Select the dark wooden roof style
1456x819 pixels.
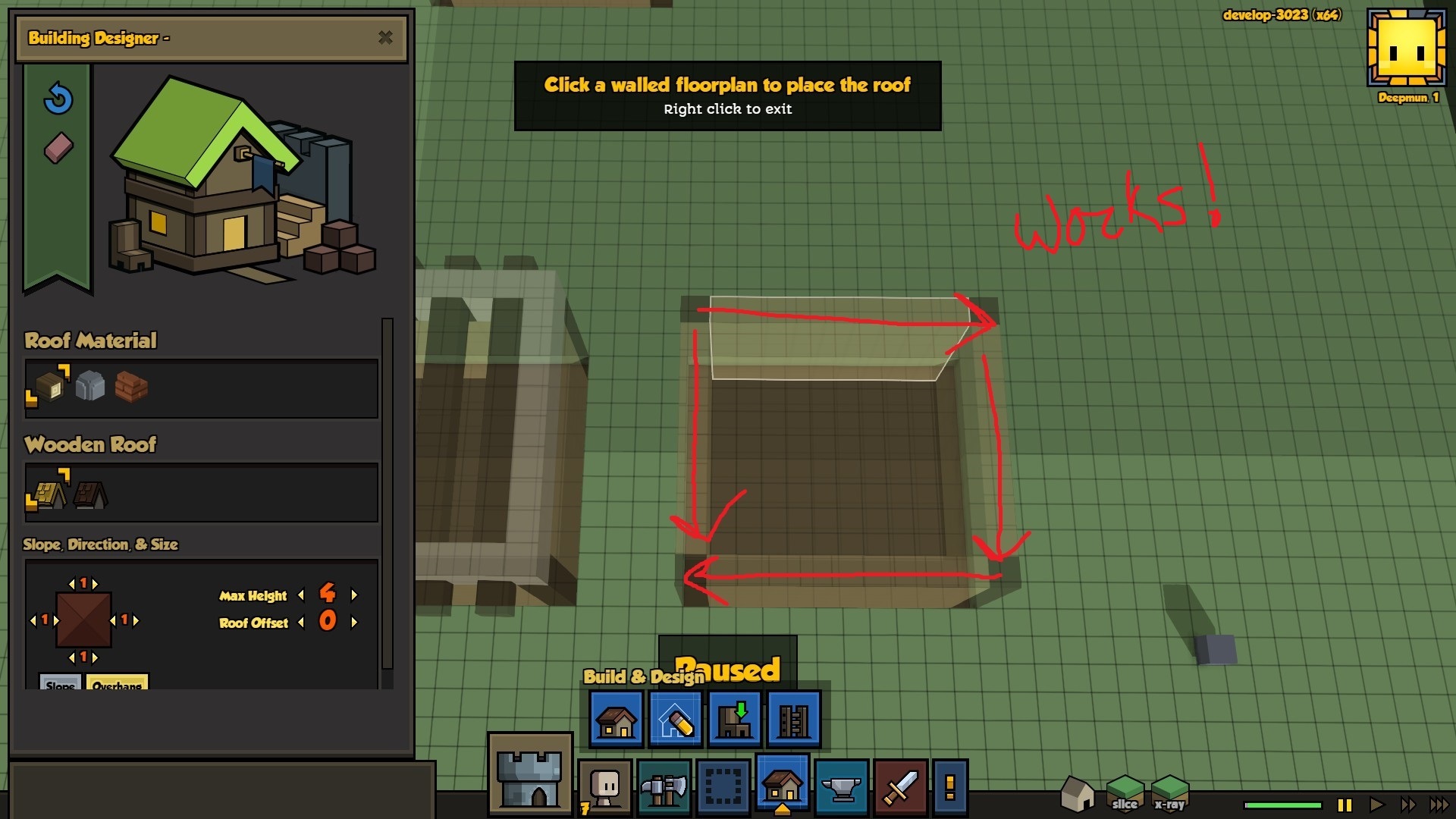91,494
